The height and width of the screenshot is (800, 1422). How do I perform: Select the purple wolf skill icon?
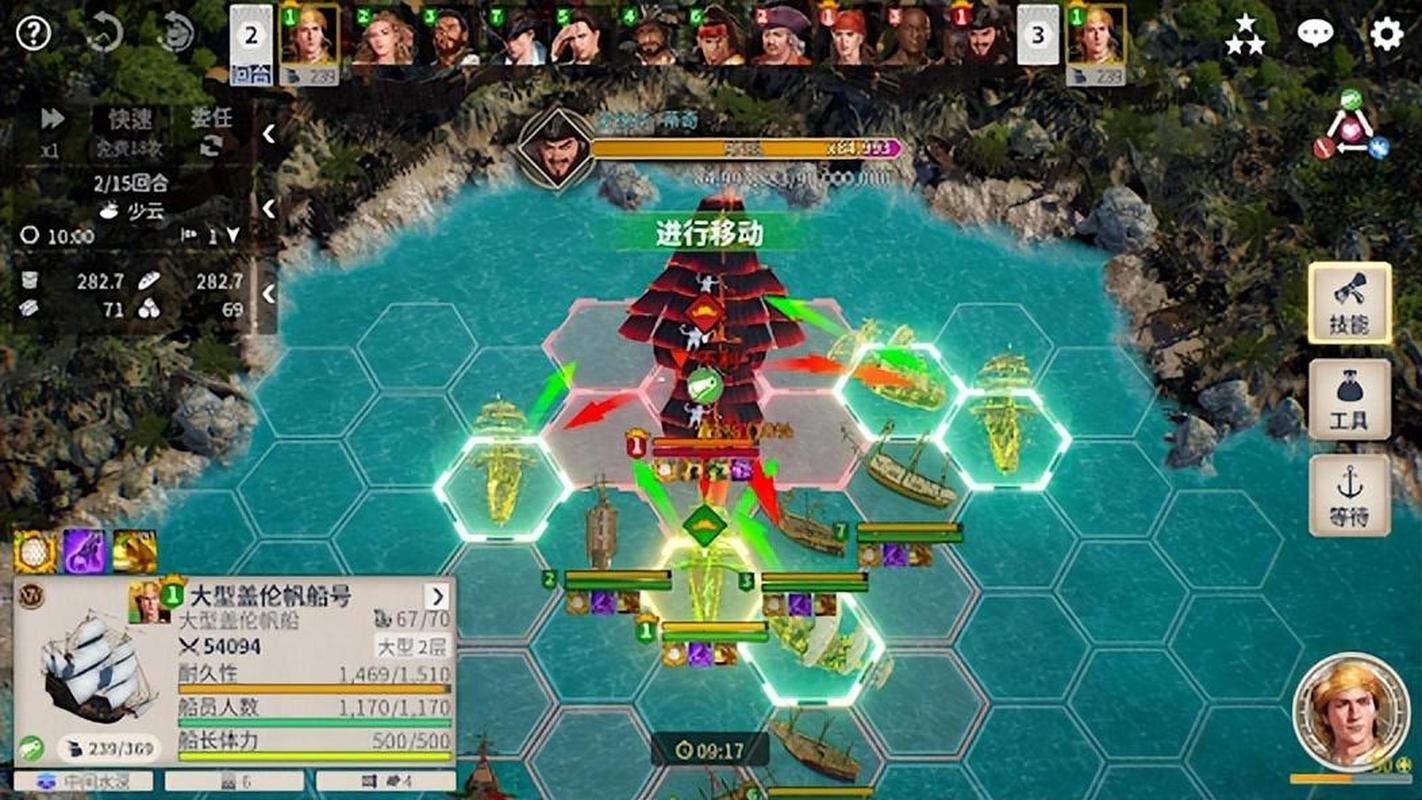tap(85, 551)
